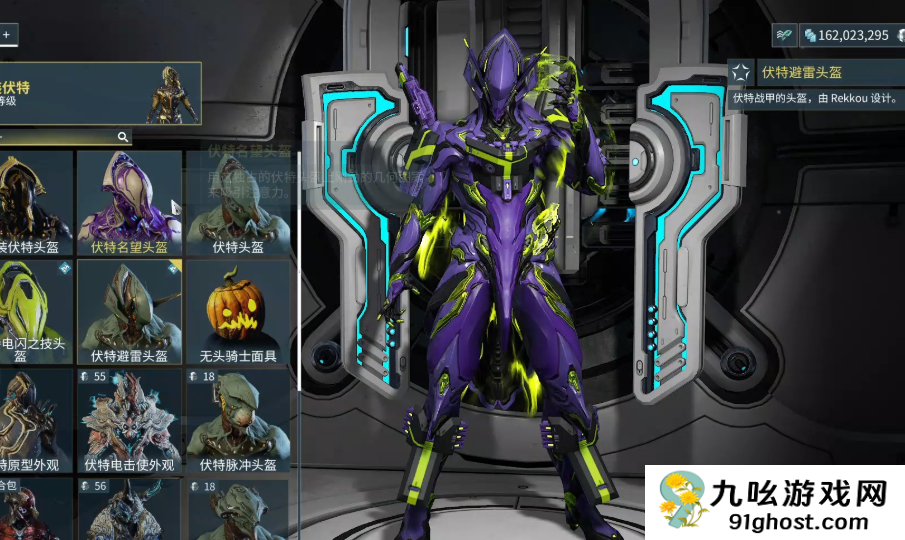Pick the pumpkin 无头骑士面具 mask
This screenshot has height=540, width=905.
tap(238, 312)
